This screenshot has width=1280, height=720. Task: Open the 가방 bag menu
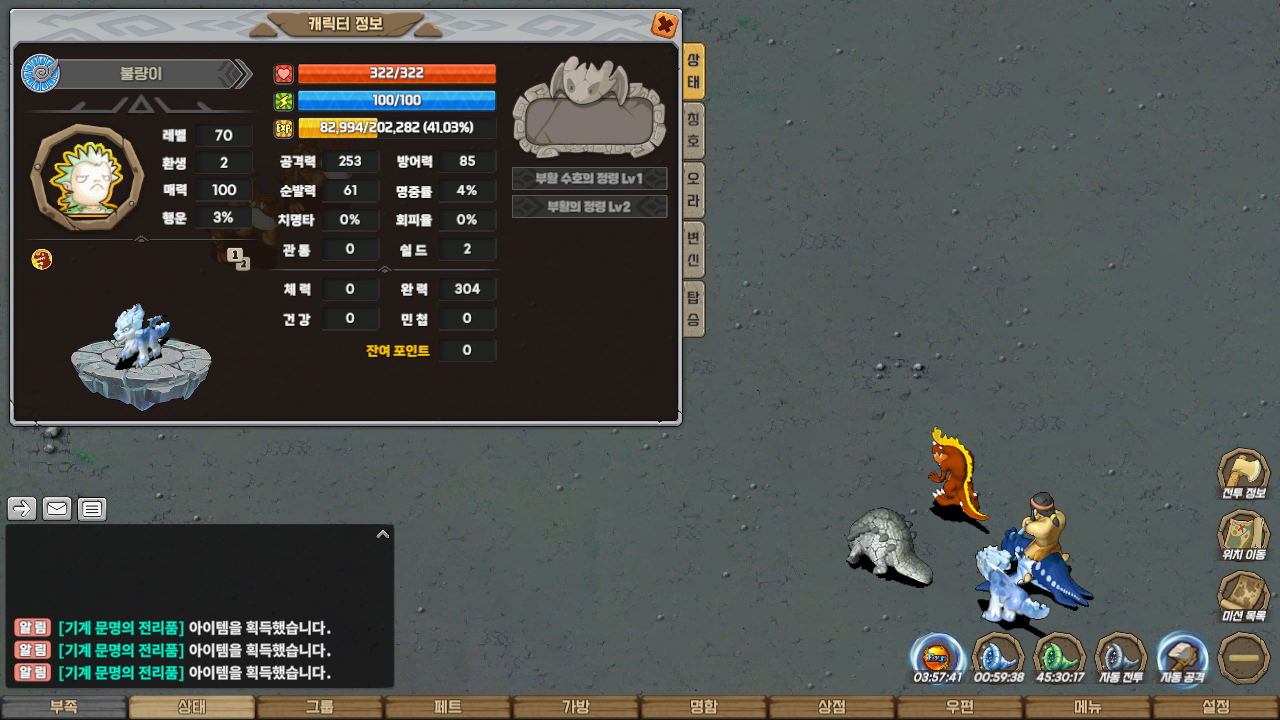click(x=575, y=707)
